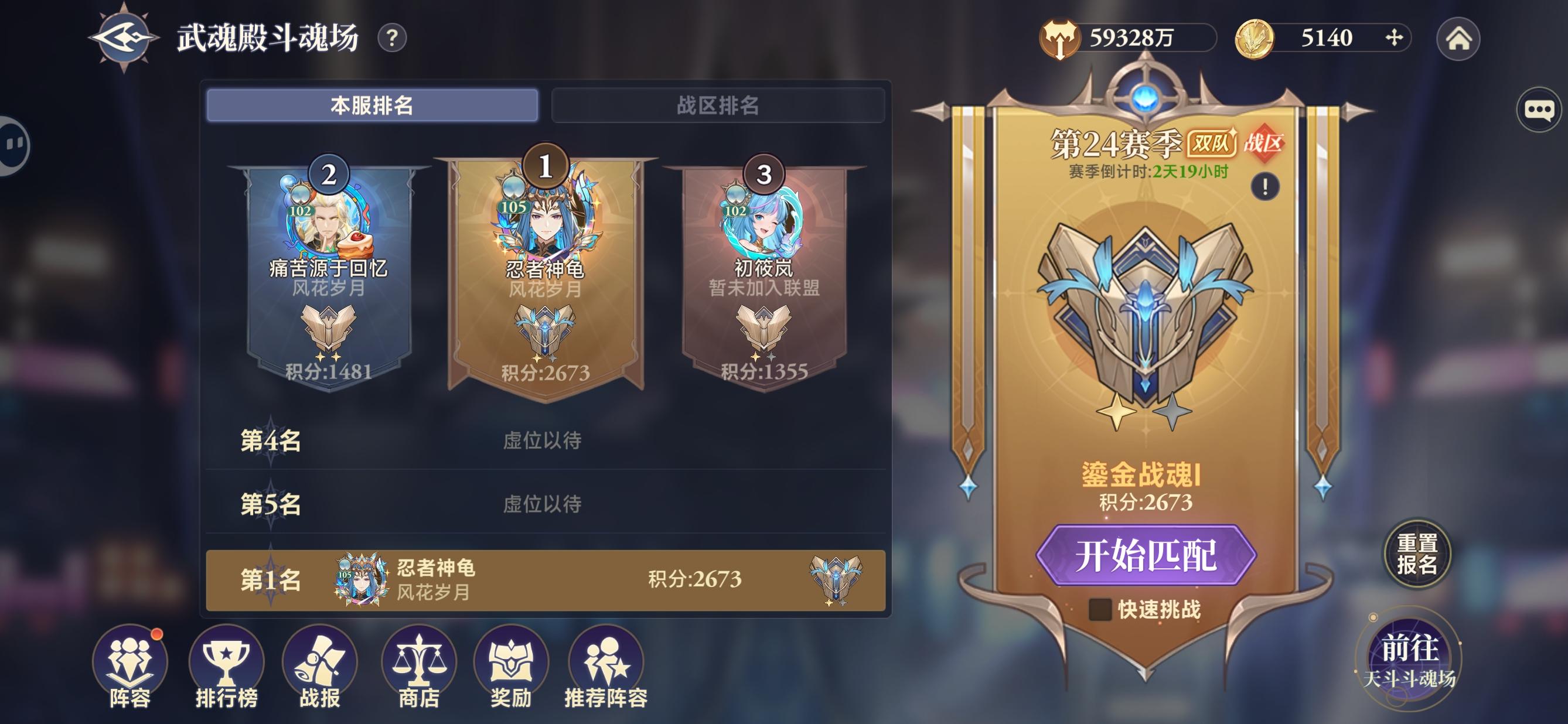Open the 奖励 rewards chest icon
The image size is (1568, 724).
click(x=512, y=663)
